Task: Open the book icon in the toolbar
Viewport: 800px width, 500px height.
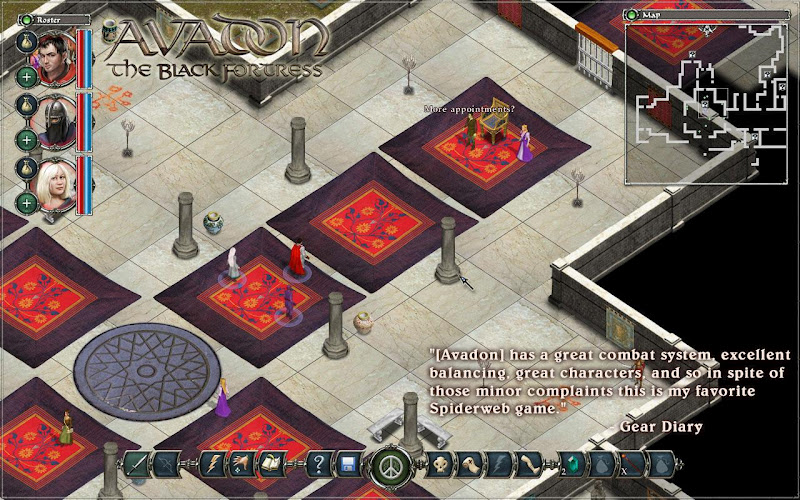Action: (270, 464)
